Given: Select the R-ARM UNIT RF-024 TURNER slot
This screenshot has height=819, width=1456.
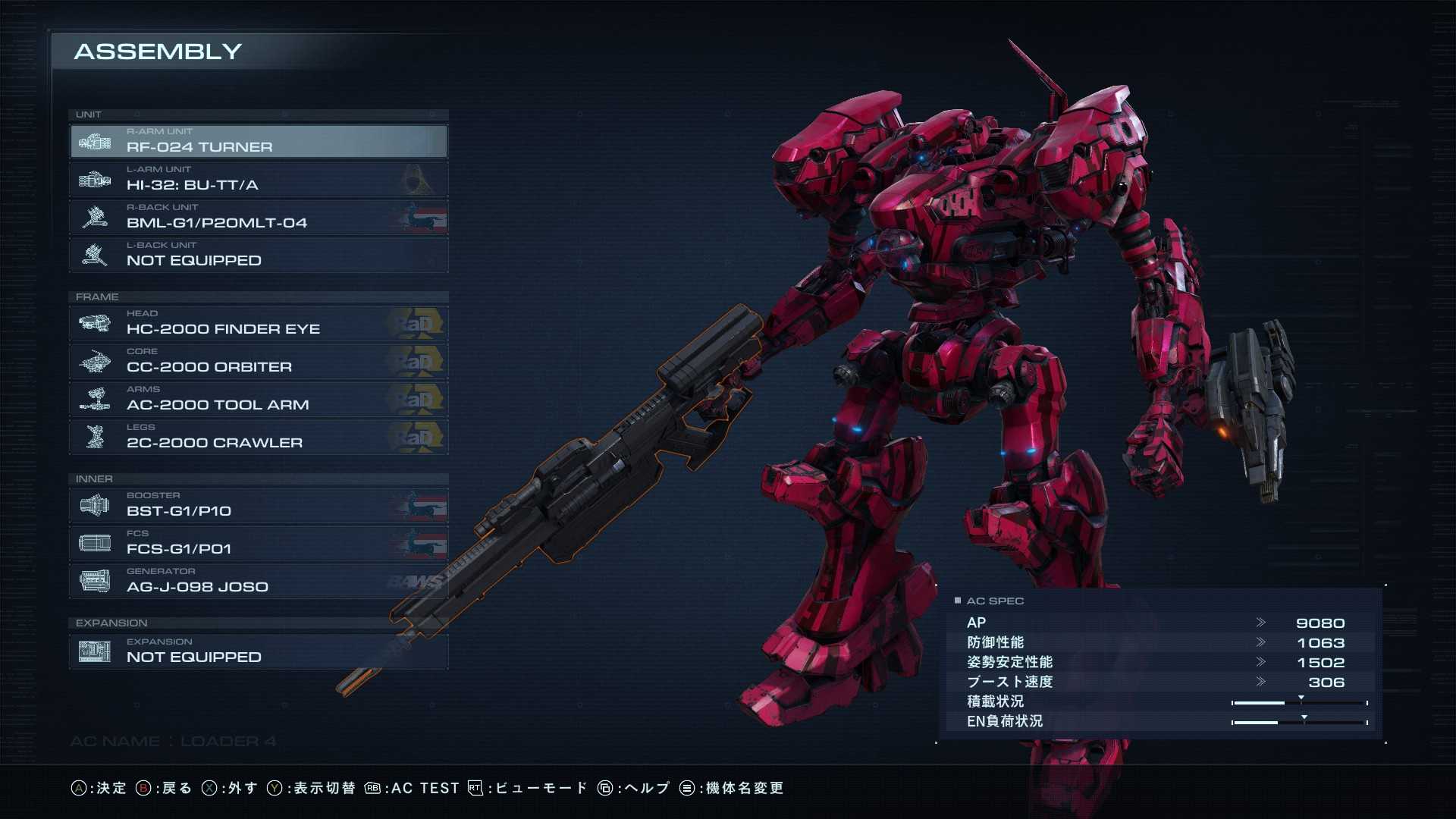Looking at the screenshot, I should pos(258,142).
